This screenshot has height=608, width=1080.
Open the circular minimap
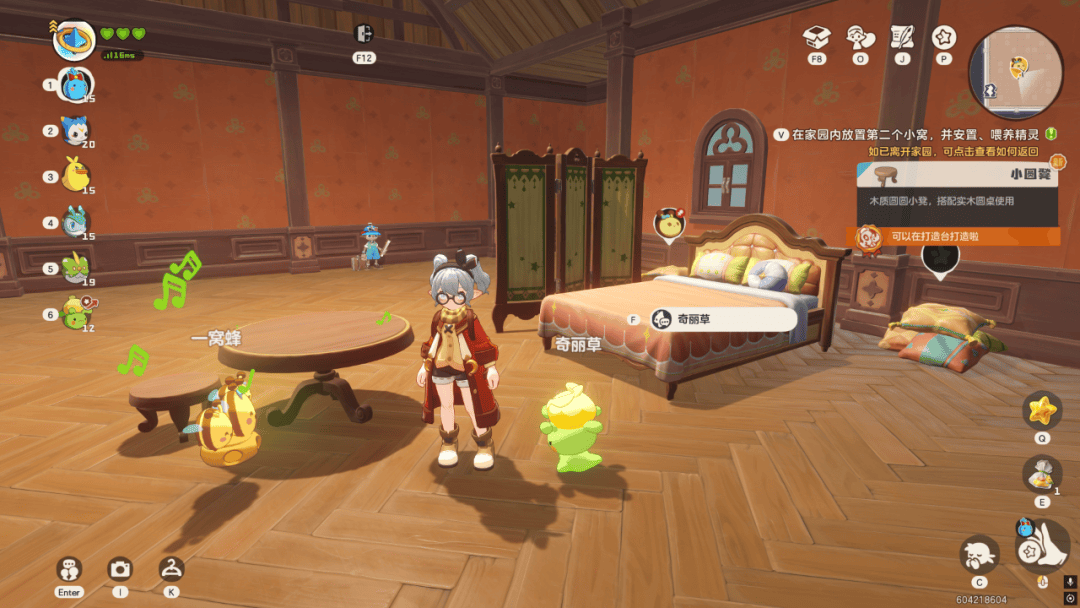[1016, 73]
